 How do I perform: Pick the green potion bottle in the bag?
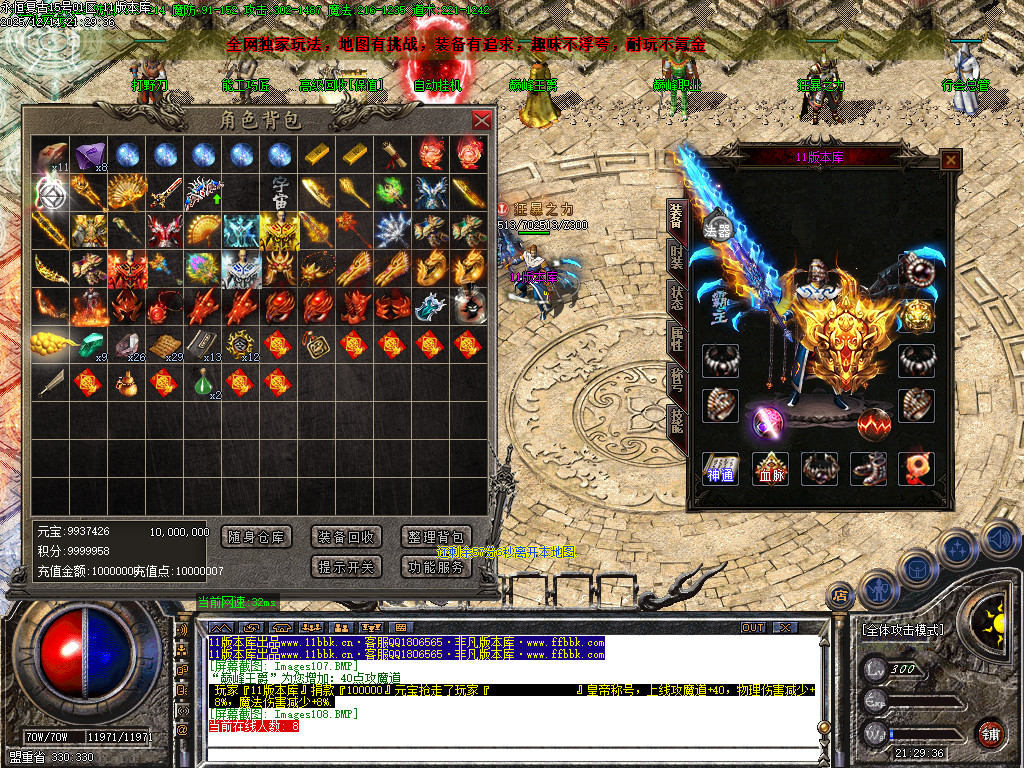point(204,382)
